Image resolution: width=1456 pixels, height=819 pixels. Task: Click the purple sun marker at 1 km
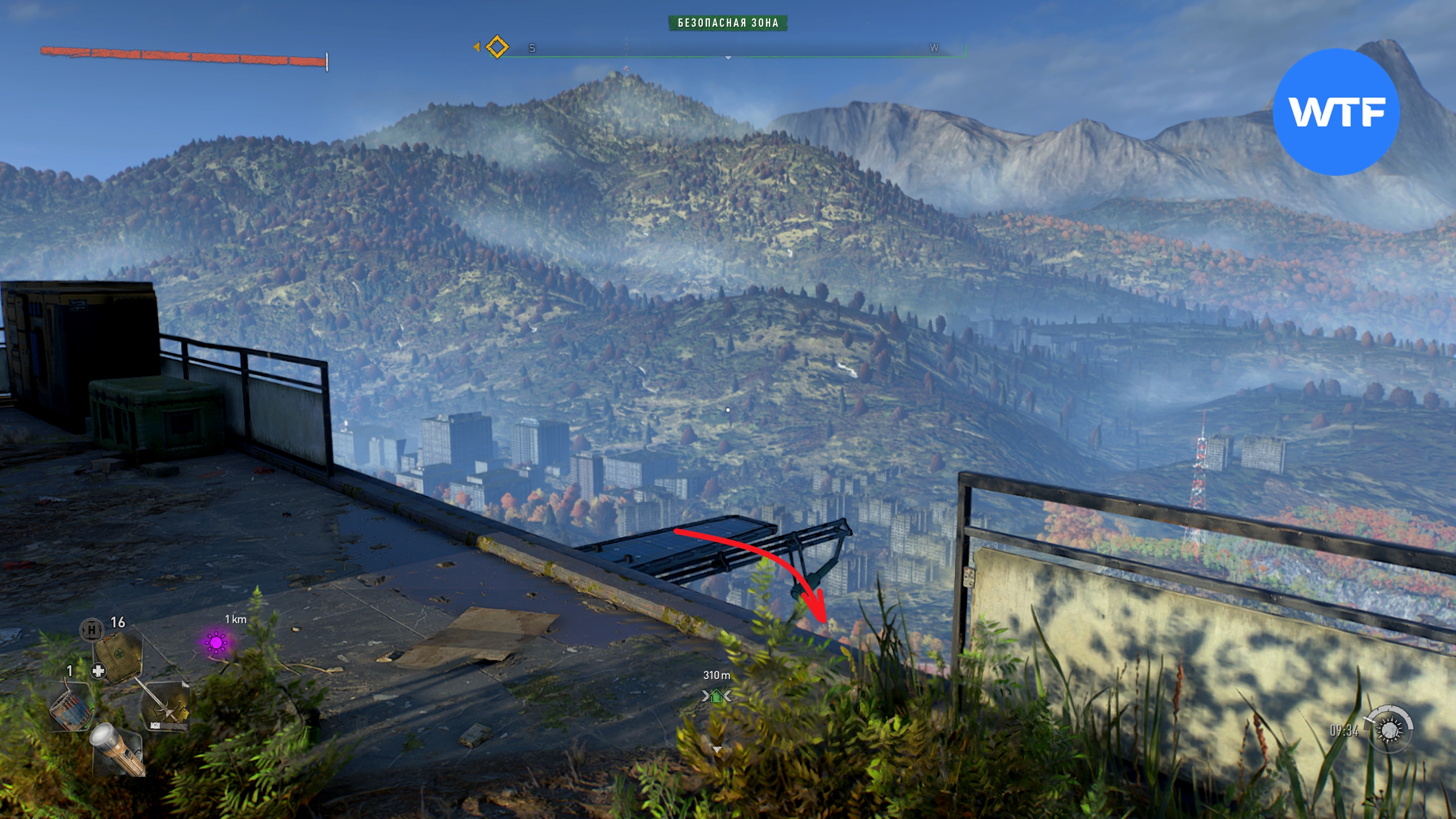click(216, 643)
